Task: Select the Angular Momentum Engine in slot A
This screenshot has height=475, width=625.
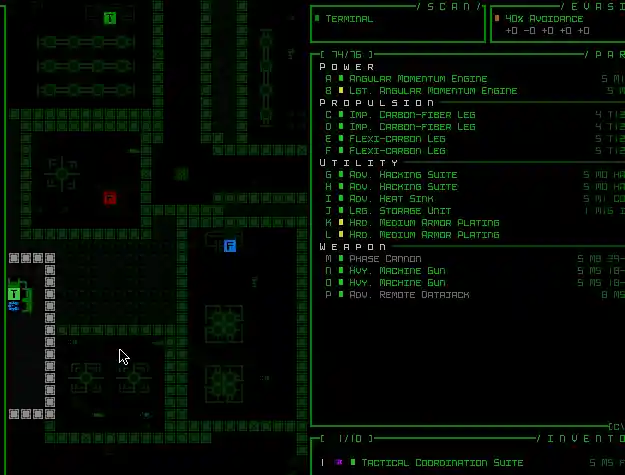Action: [418, 79]
